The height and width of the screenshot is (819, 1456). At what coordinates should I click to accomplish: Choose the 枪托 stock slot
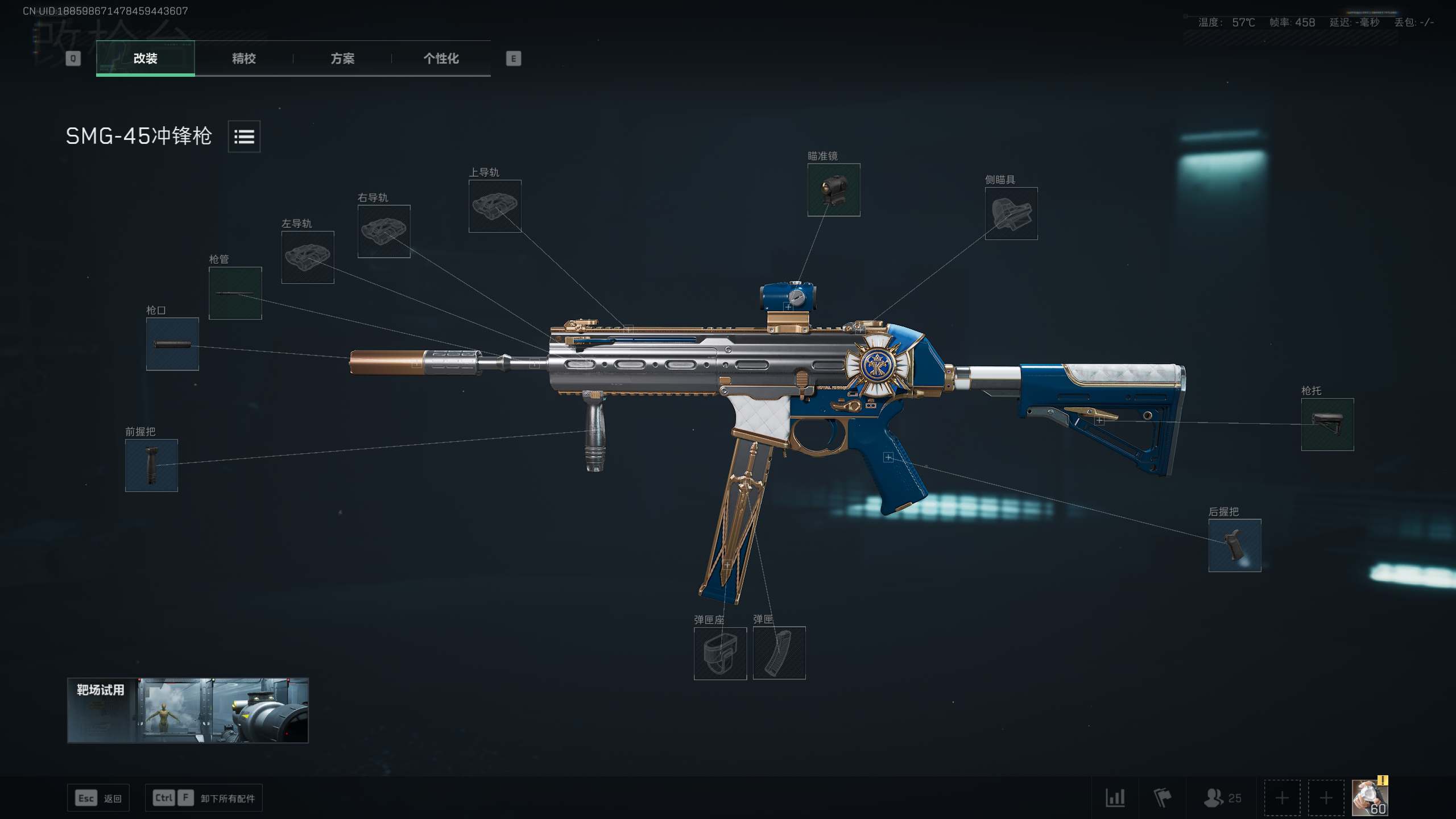coord(1327,424)
